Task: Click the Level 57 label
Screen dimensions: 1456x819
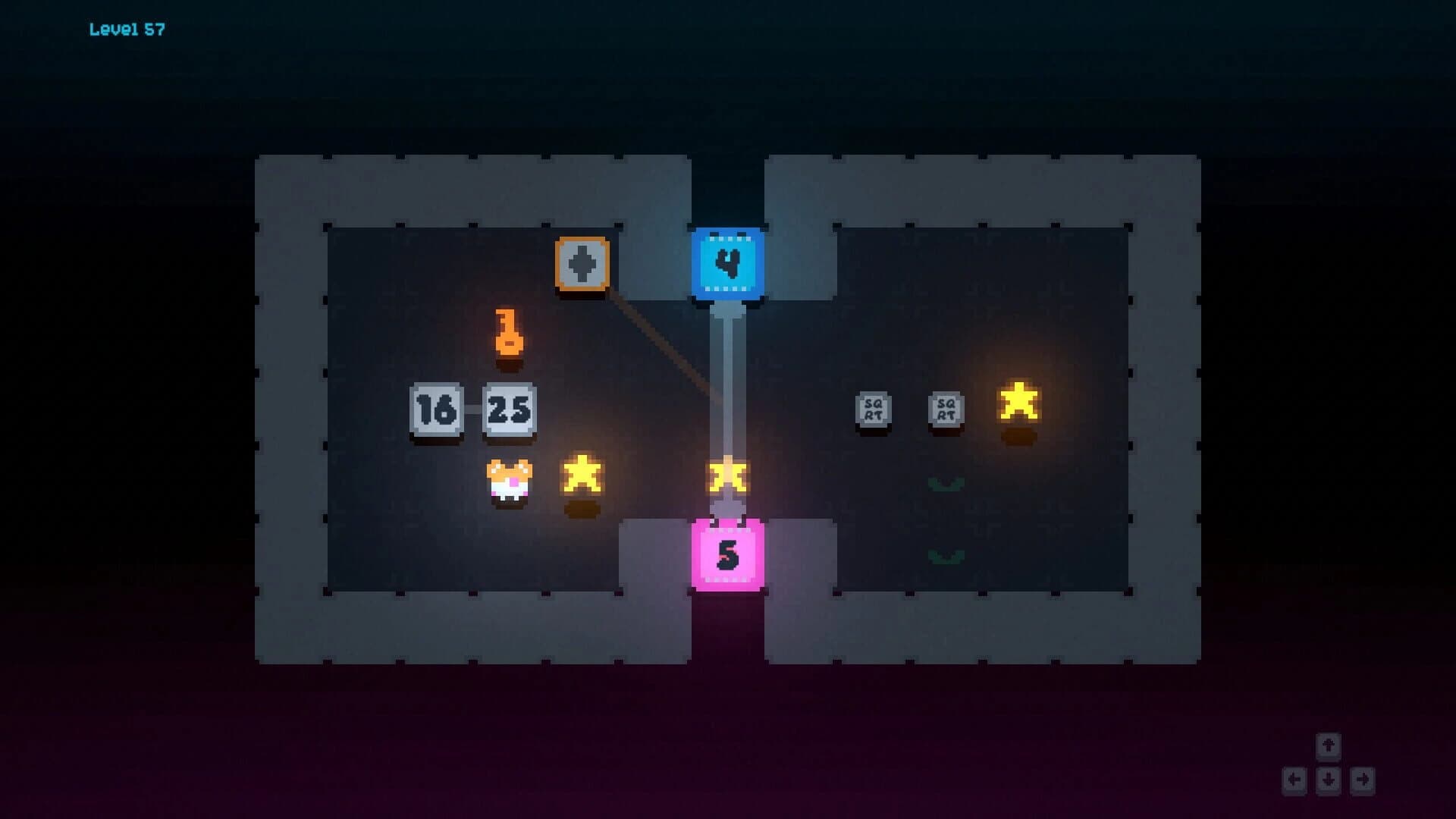Action: click(x=127, y=29)
